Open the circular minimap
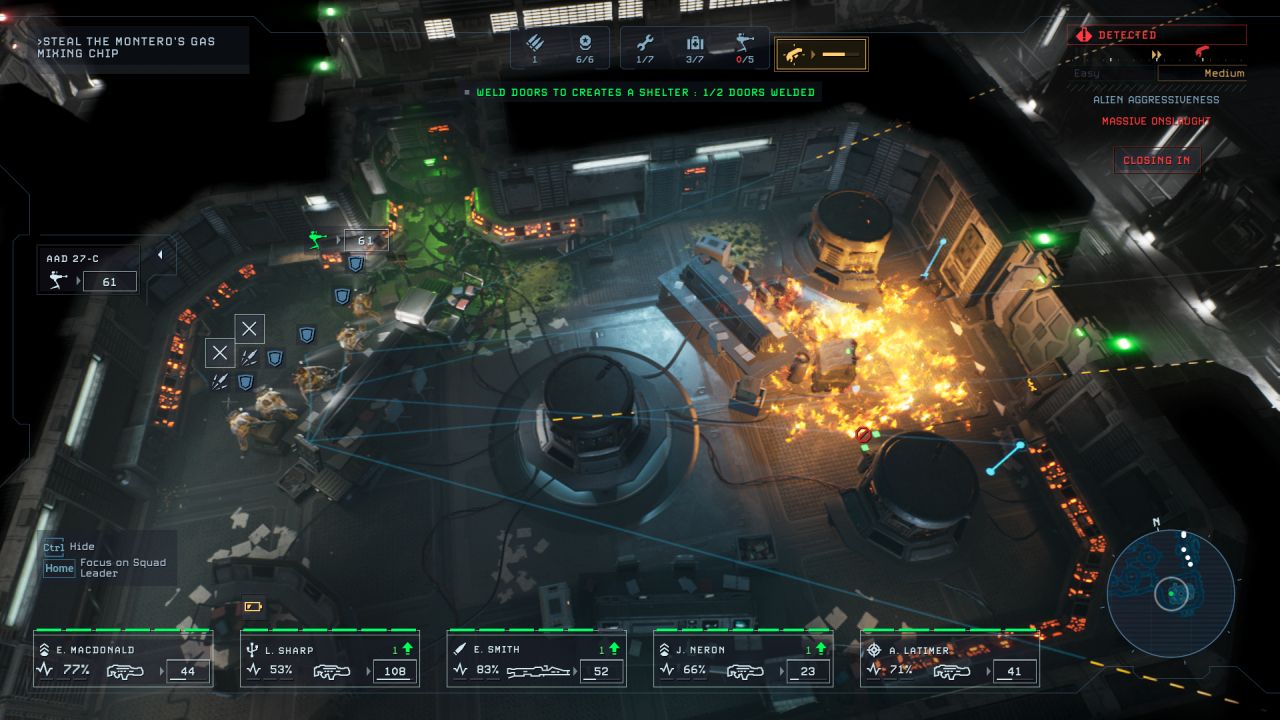This screenshot has height=720, width=1280. [x=1171, y=593]
